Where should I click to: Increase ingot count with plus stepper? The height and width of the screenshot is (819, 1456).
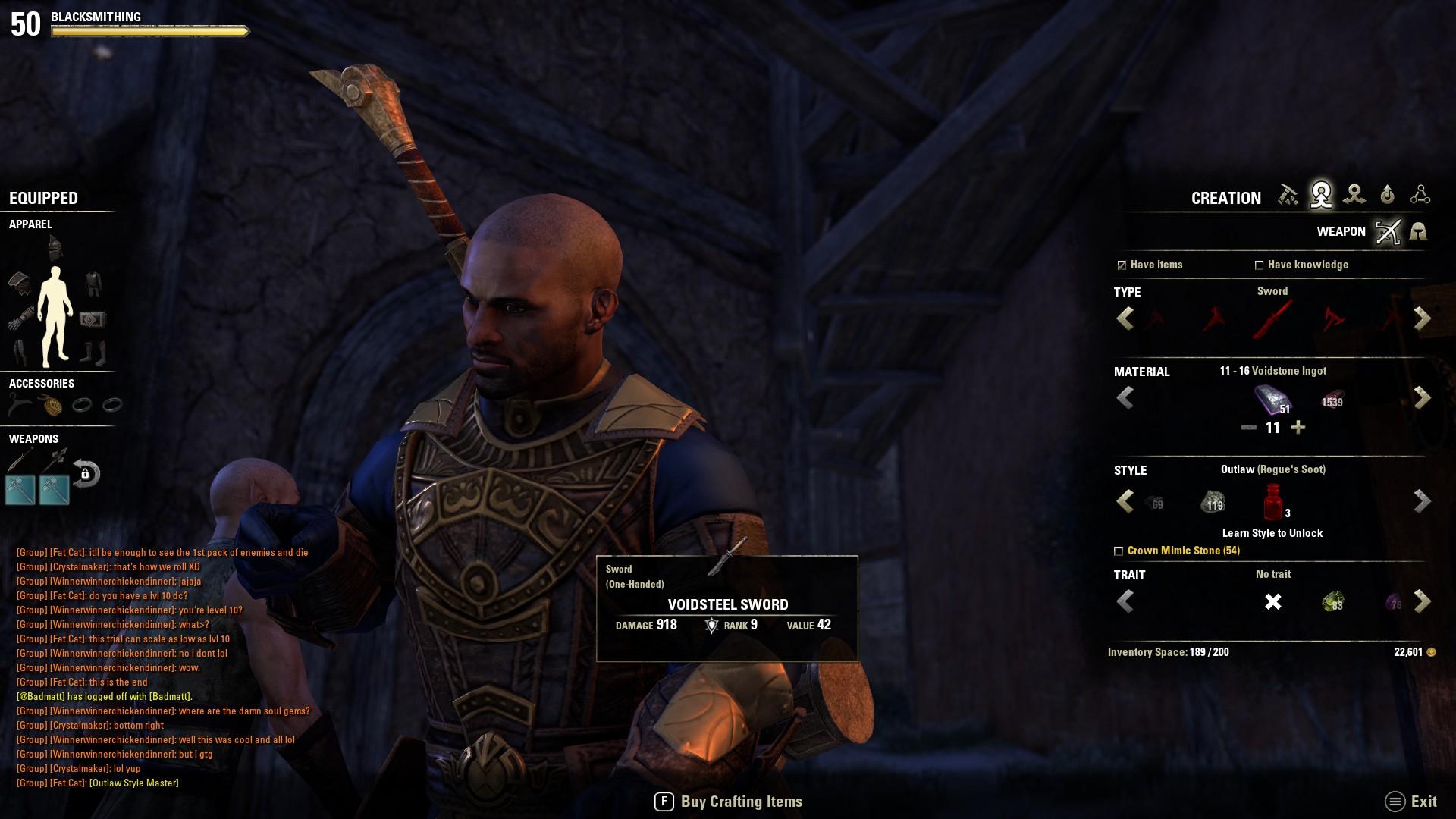pyautogui.click(x=1298, y=427)
